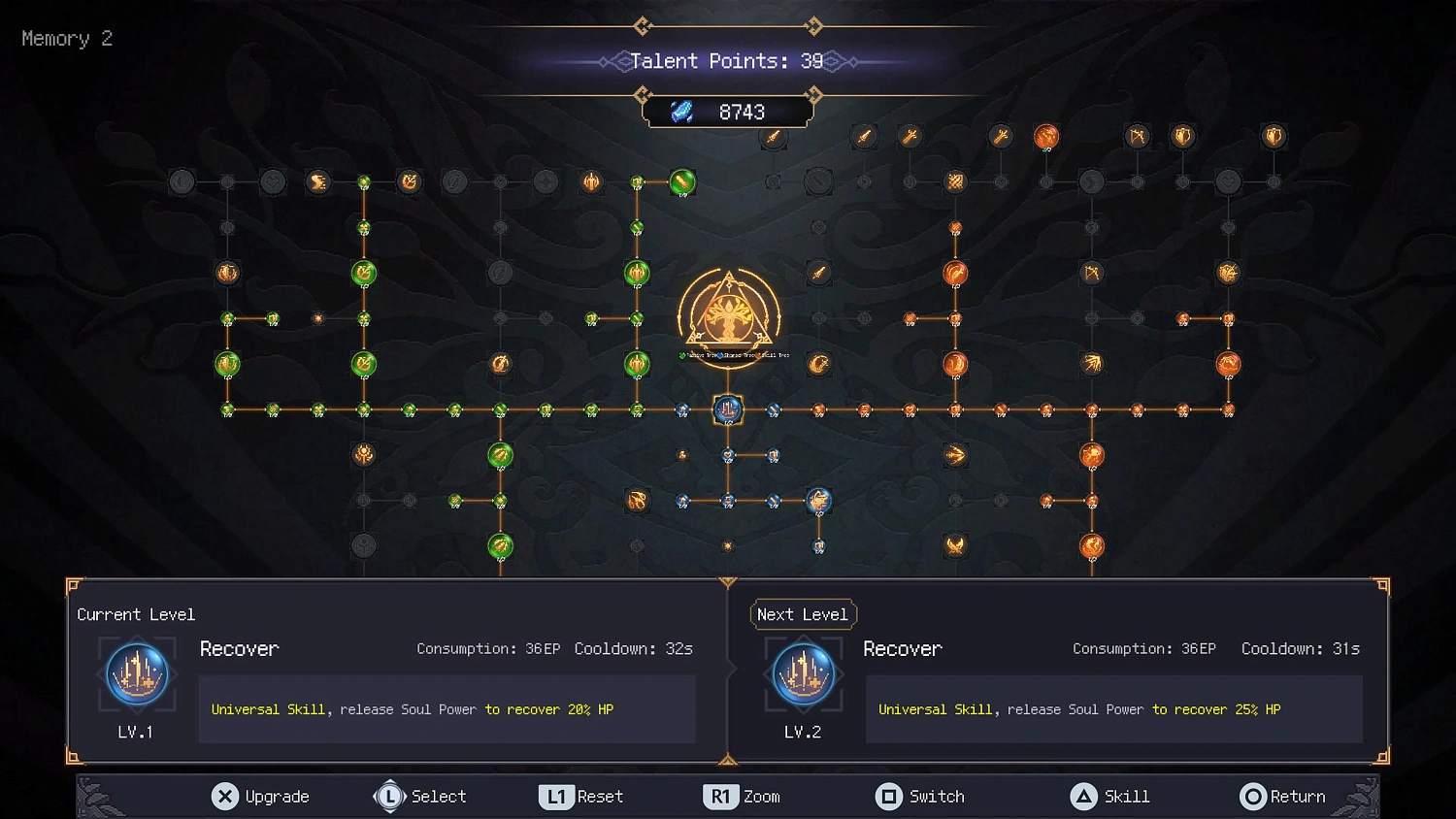
Task: Toggle Switch to change talent pages
Action: tap(919, 796)
